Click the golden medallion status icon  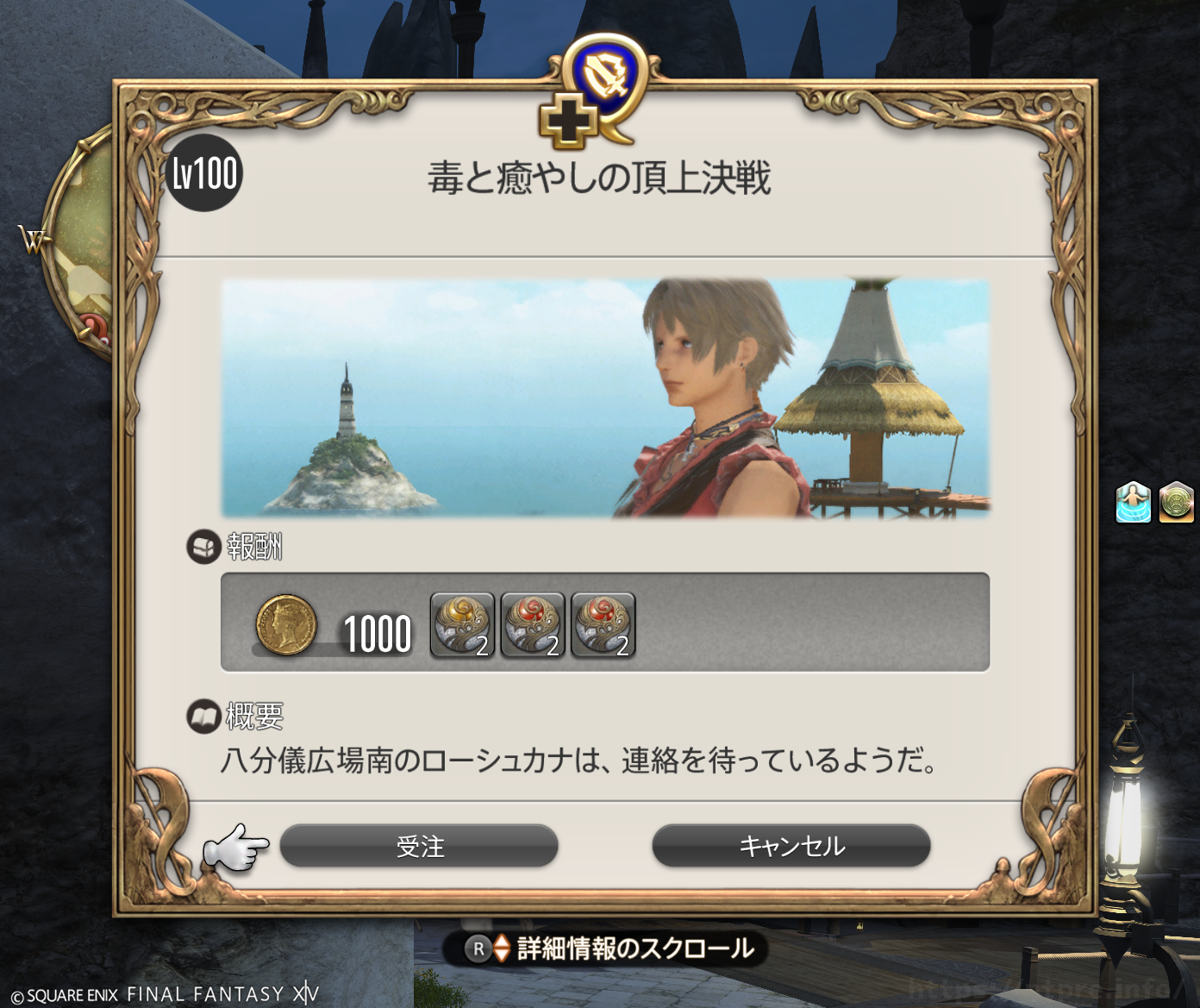1176,502
